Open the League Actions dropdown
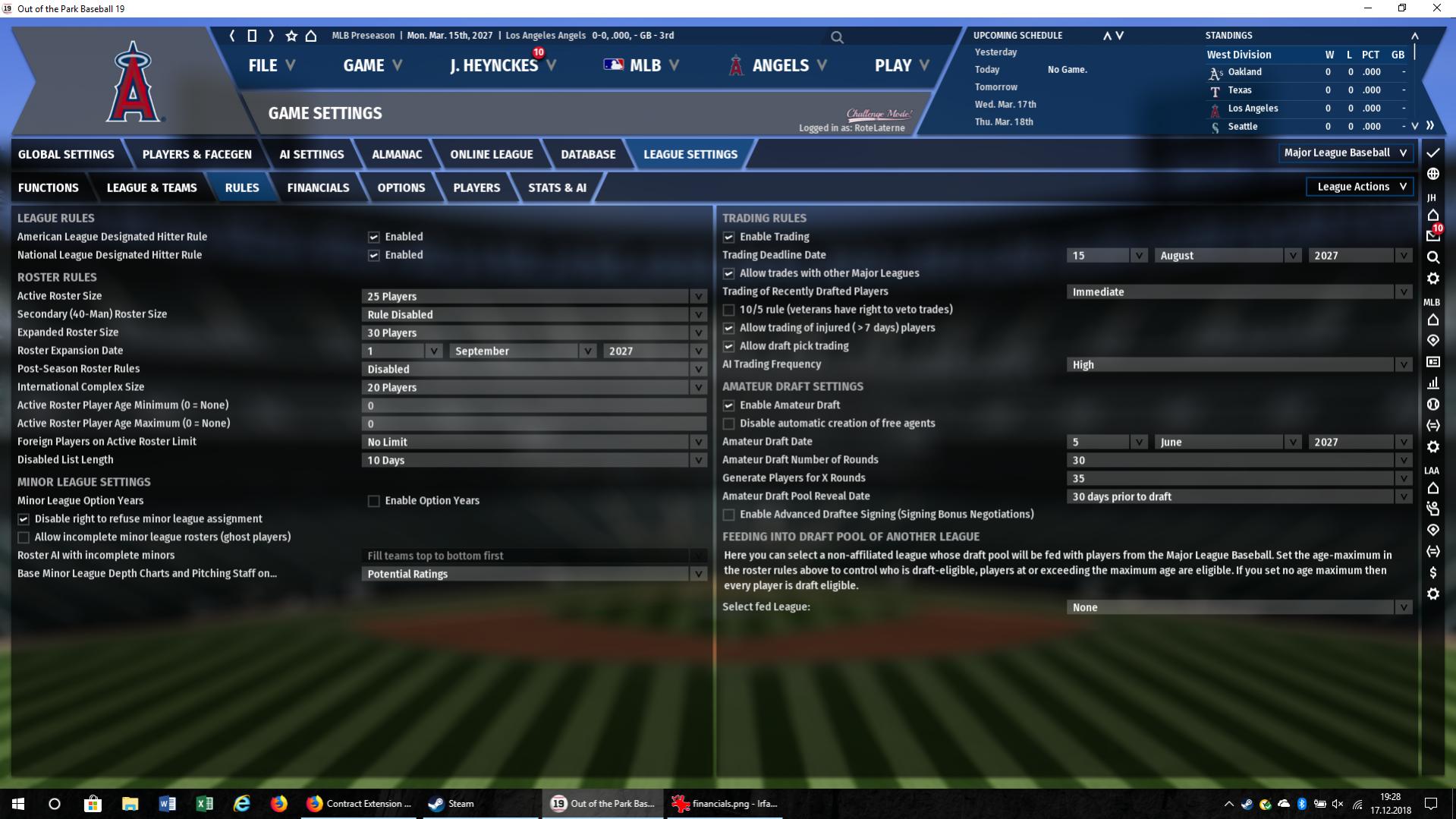 (1360, 187)
